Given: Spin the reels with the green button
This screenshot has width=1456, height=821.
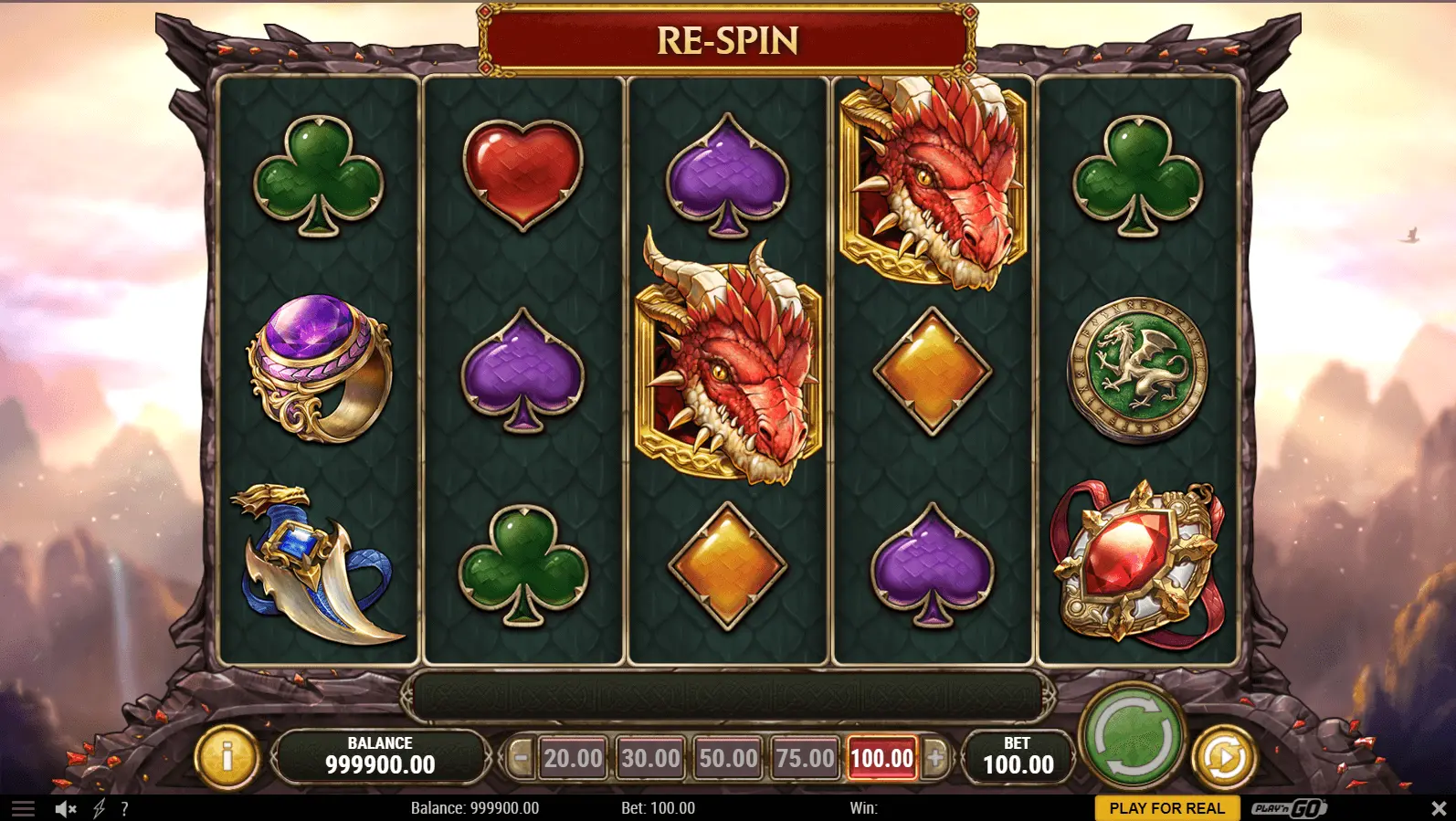Looking at the screenshot, I should (x=1133, y=736).
